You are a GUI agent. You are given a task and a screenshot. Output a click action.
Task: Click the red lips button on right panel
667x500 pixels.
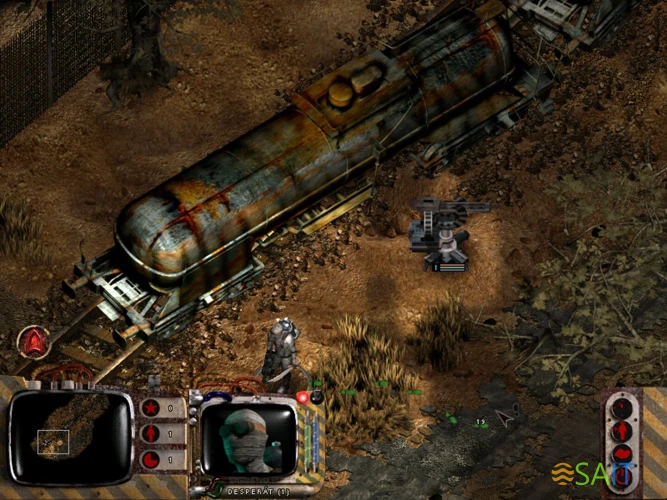point(622,453)
